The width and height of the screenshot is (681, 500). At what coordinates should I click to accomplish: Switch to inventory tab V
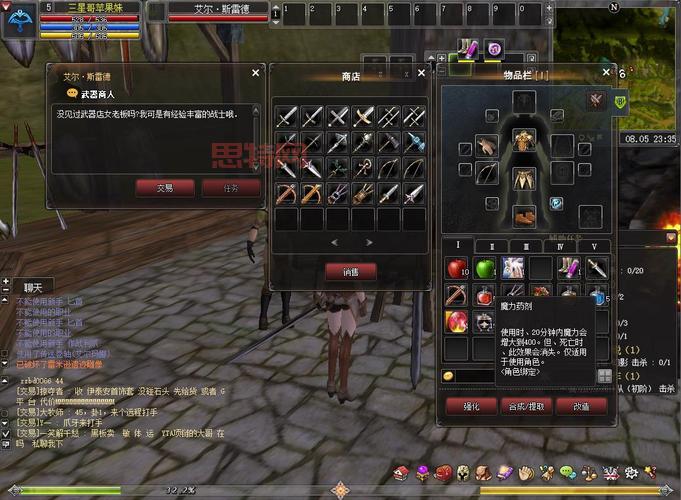[594, 246]
